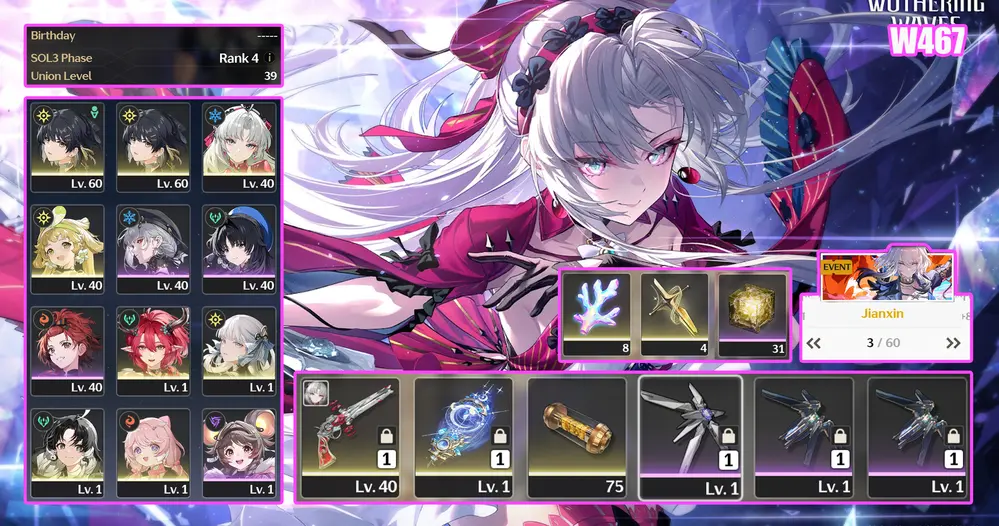The width and height of the screenshot is (999, 526).
Task: Open the Jianxin event banner thumbnail
Action: [886, 277]
